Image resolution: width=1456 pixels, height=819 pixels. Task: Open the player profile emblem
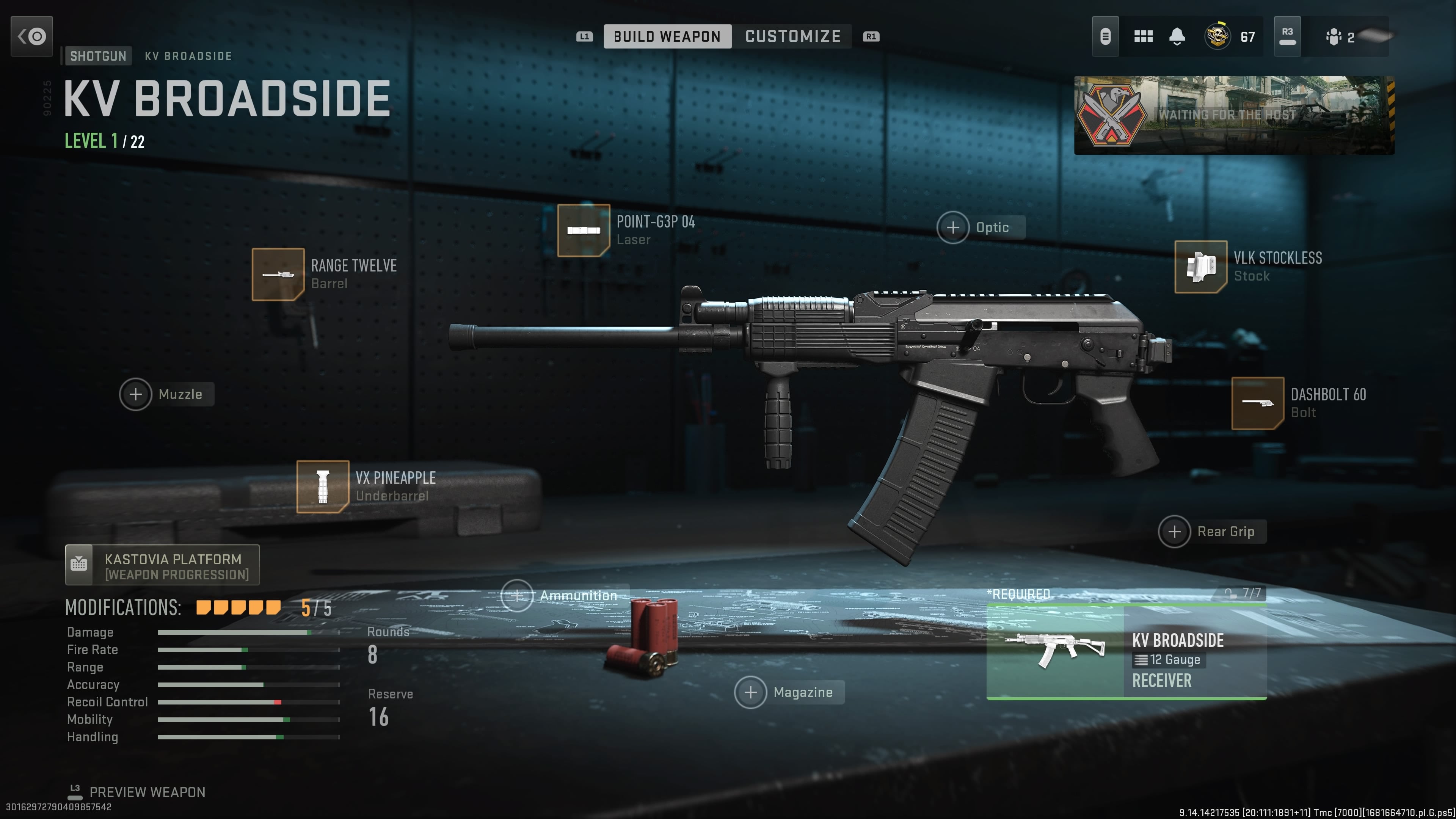point(1218,37)
